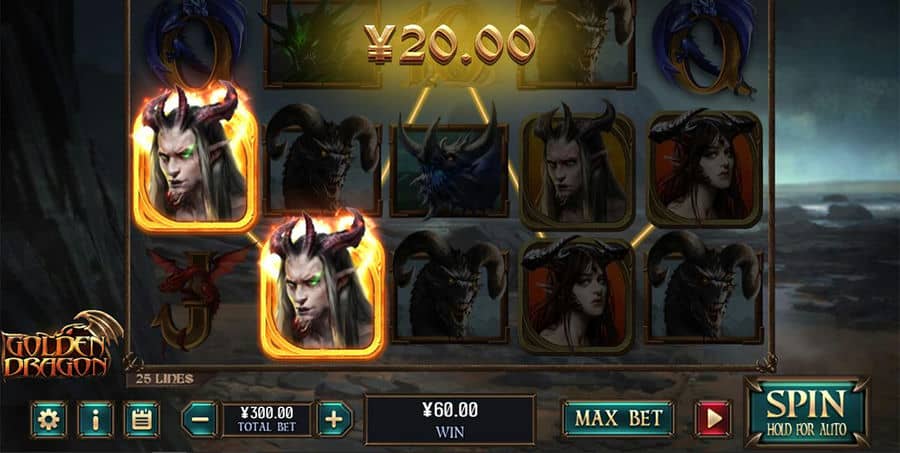Open the gear settings menu
Screen dimensions: 900x453
point(48,420)
